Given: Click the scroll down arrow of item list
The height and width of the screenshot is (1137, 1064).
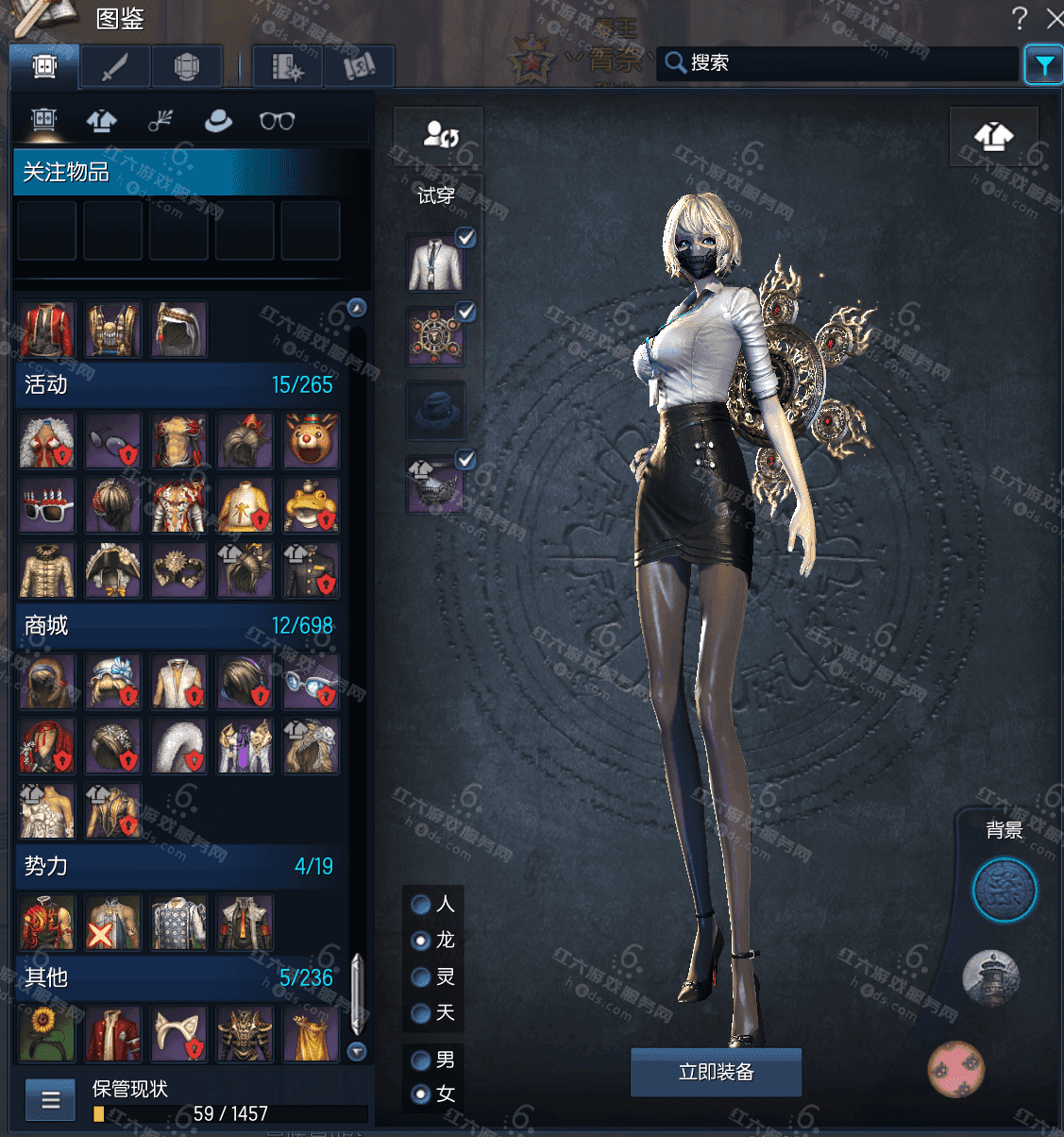Looking at the screenshot, I should pos(357,1051).
